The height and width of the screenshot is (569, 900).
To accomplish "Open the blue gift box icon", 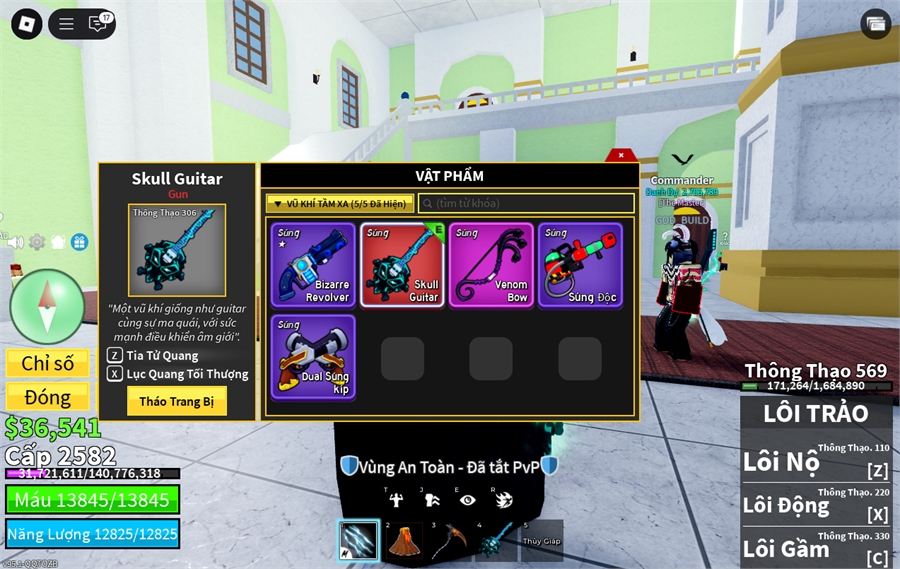I will 79,242.
